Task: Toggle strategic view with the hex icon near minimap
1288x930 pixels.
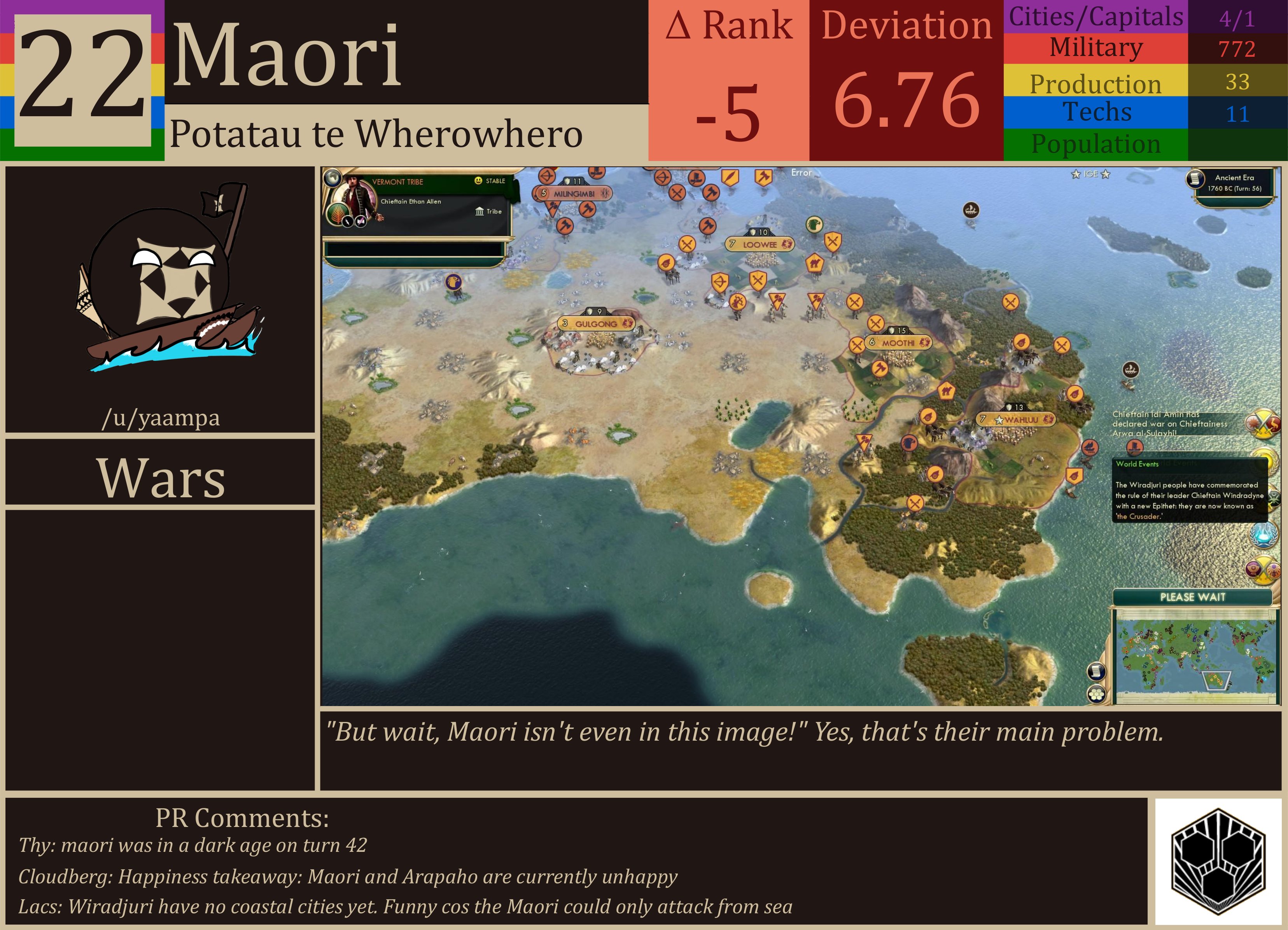Action: point(1097,695)
